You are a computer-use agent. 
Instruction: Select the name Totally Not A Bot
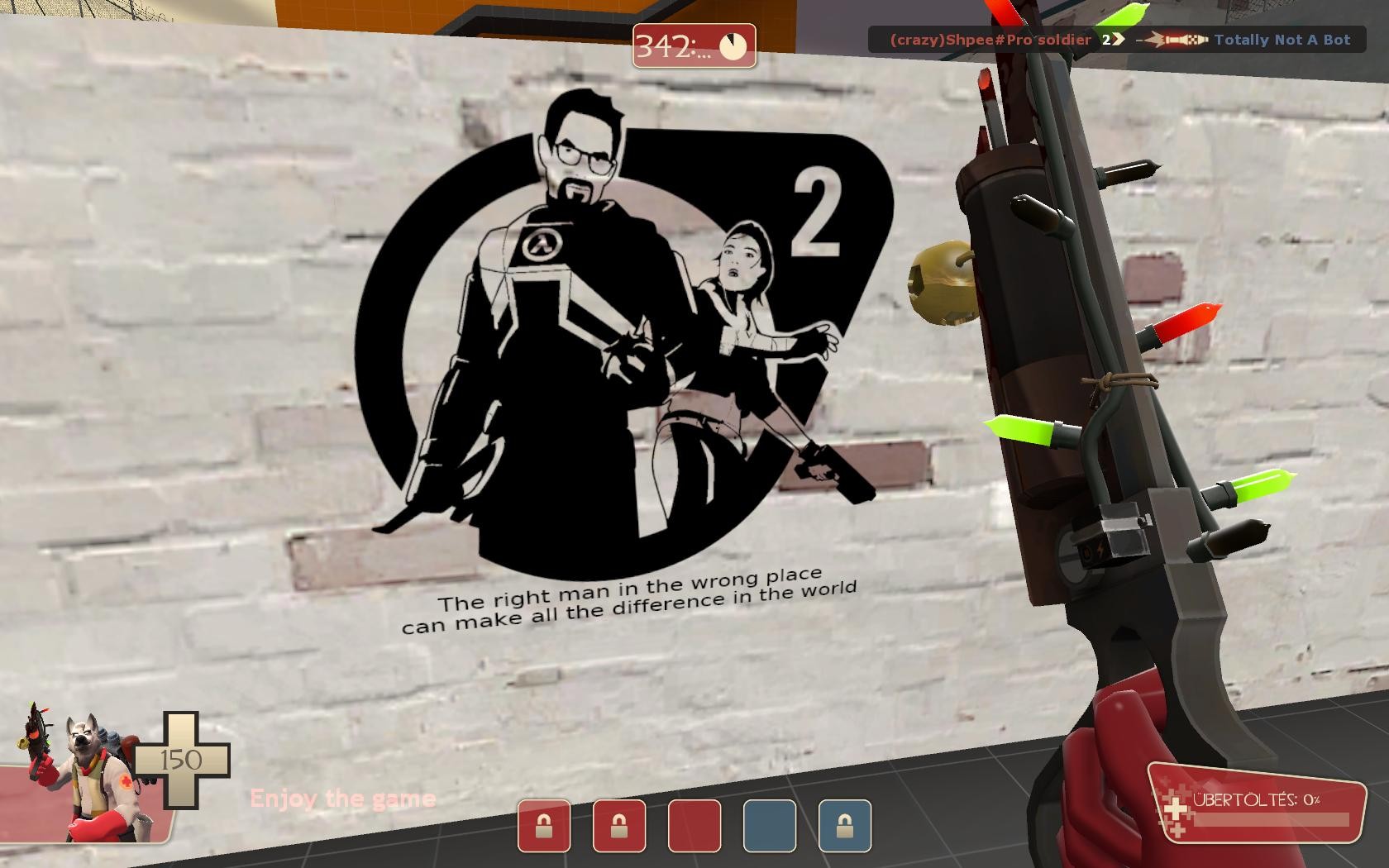coord(1282,38)
